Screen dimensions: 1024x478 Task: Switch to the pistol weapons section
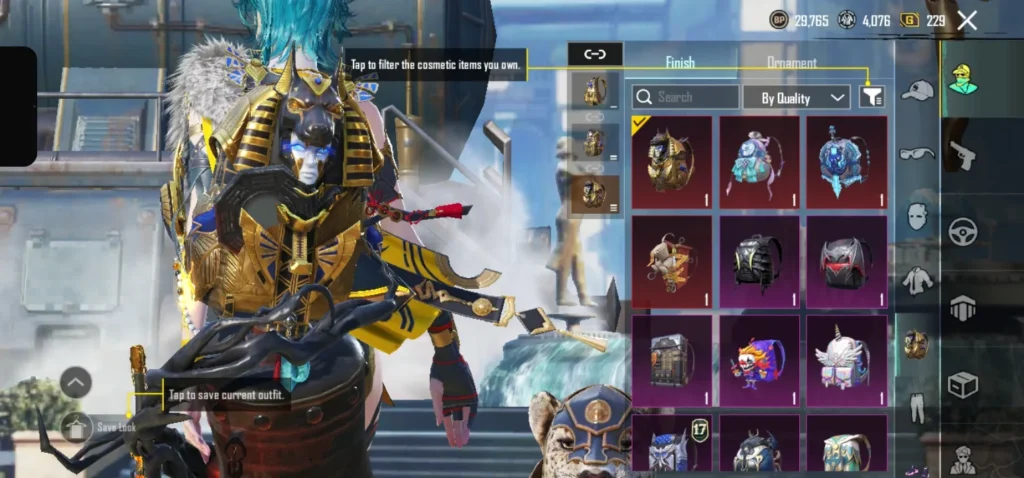(x=962, y=156)
